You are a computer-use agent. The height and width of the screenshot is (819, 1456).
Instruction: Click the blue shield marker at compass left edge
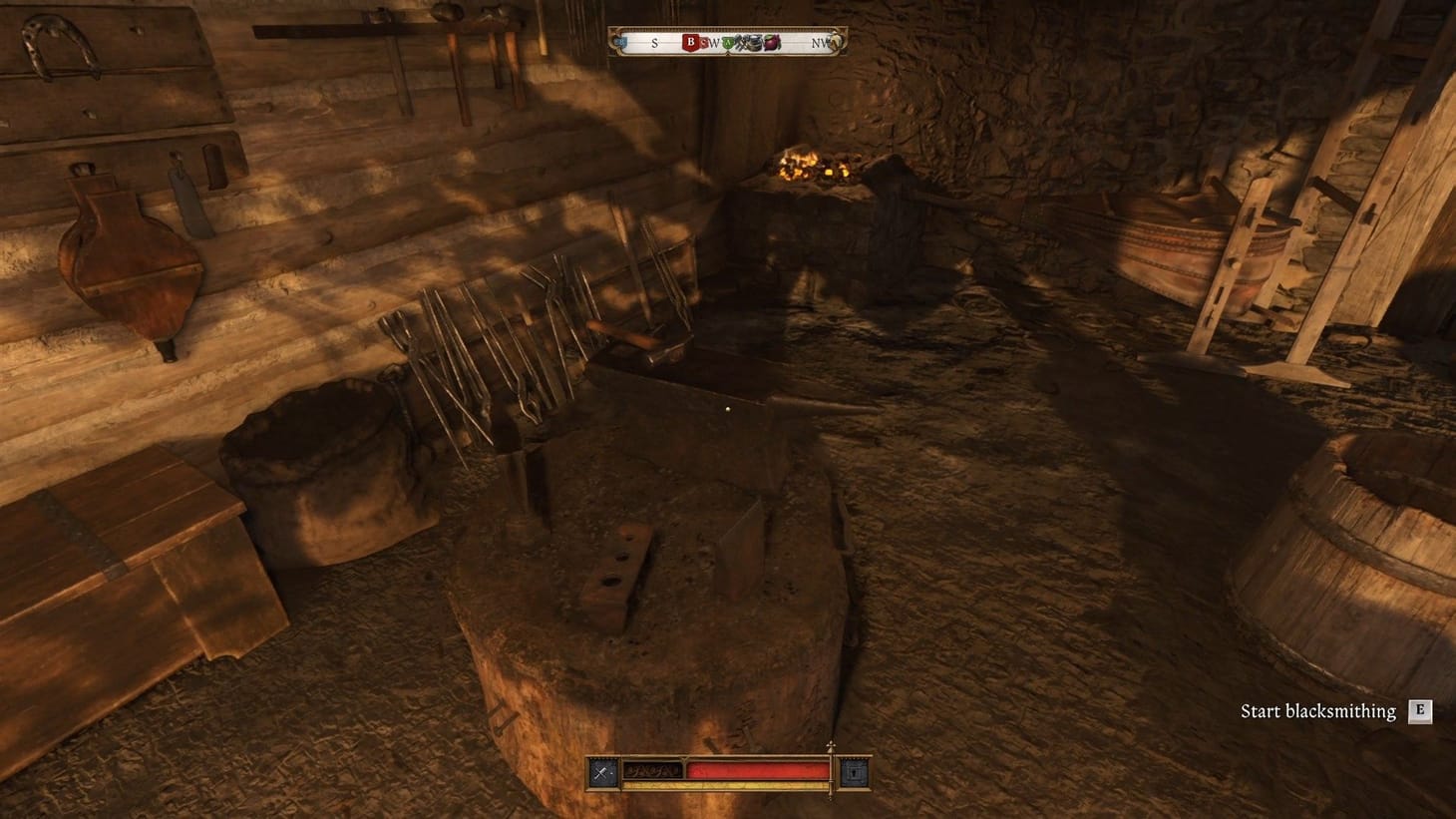click(620, 41)
